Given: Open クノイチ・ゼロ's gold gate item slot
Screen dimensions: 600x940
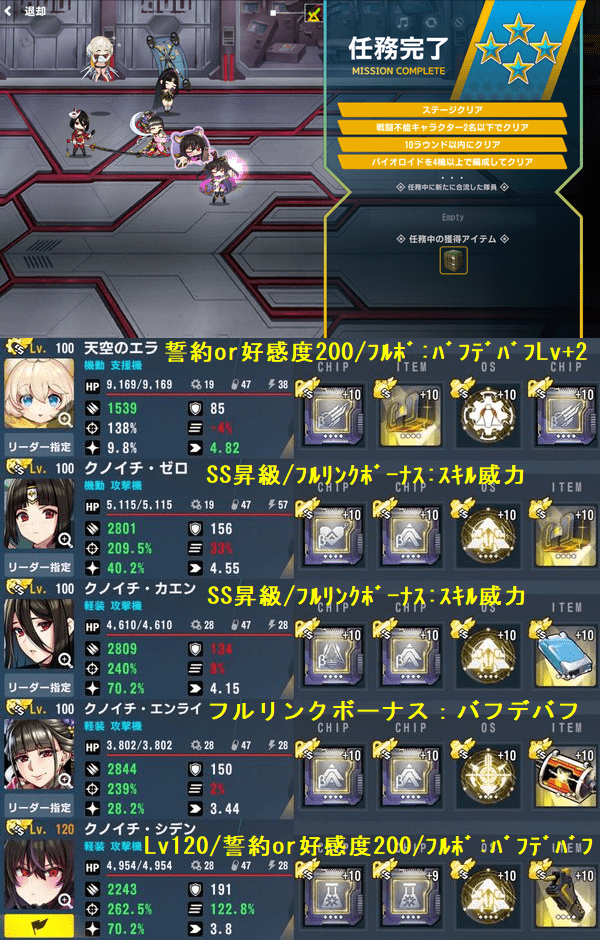Looking at the screenshot, I should point(561,529).
